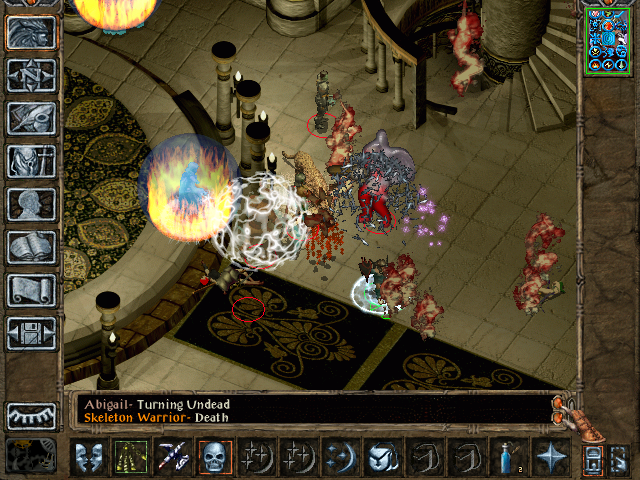Choose the skull icon quick slot
The image size is (640, 480).
214,457
